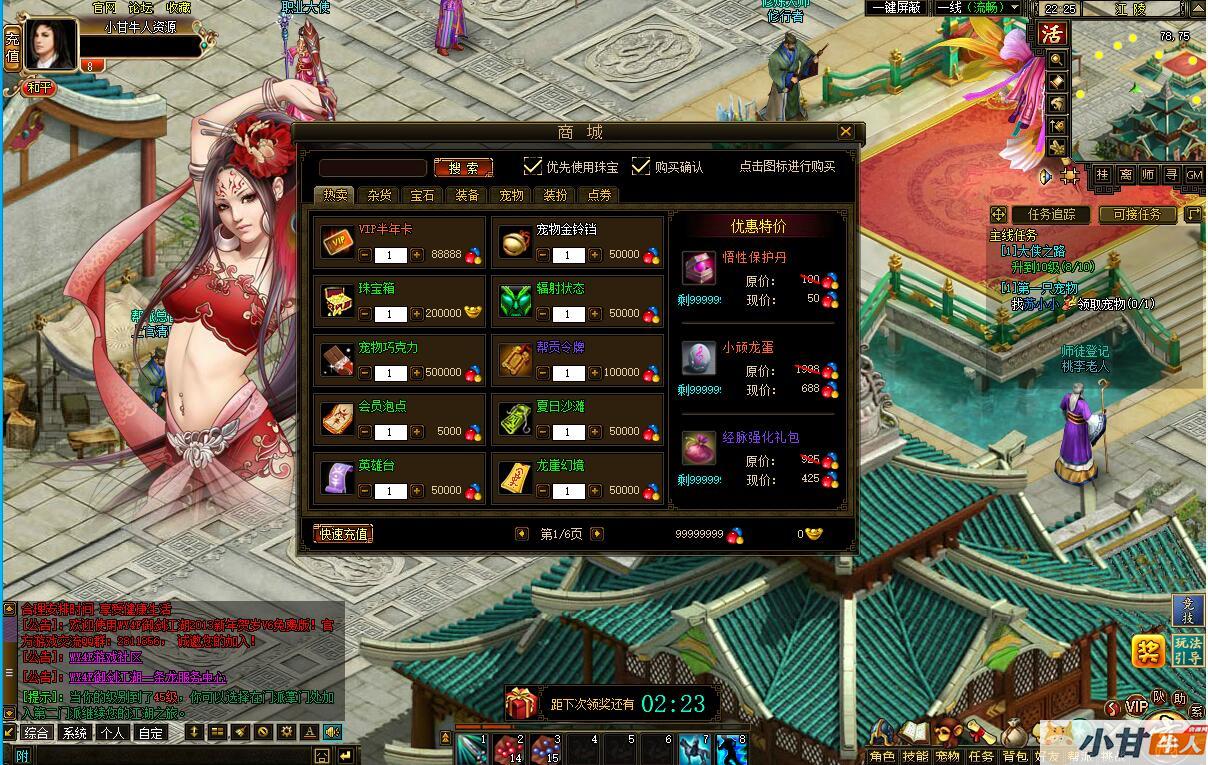Viewport: 1208px width, 765px height.
Task: Show the 点券 shop tab
Action: point(599,195)
